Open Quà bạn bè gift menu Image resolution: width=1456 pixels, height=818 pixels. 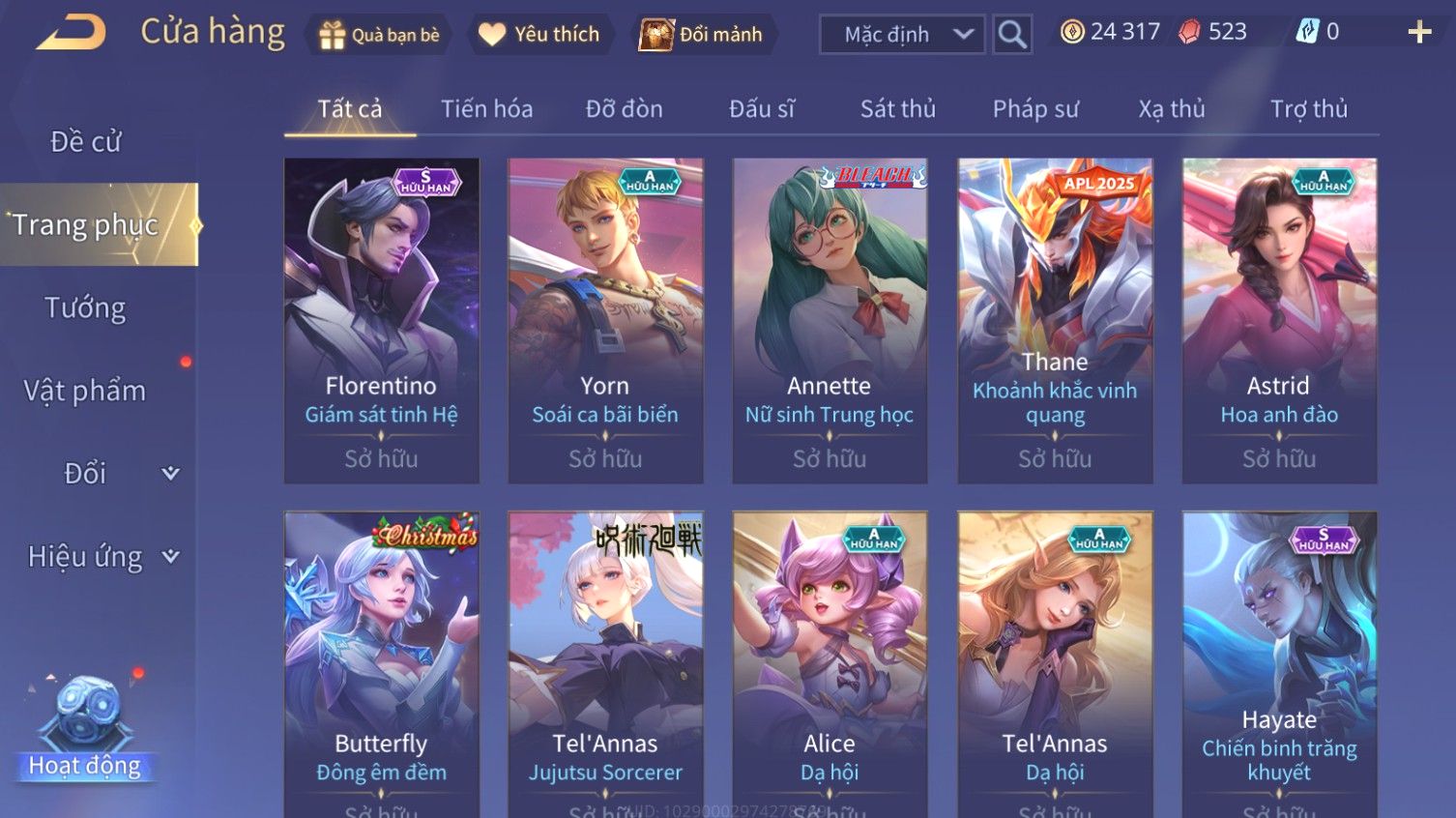380,35
